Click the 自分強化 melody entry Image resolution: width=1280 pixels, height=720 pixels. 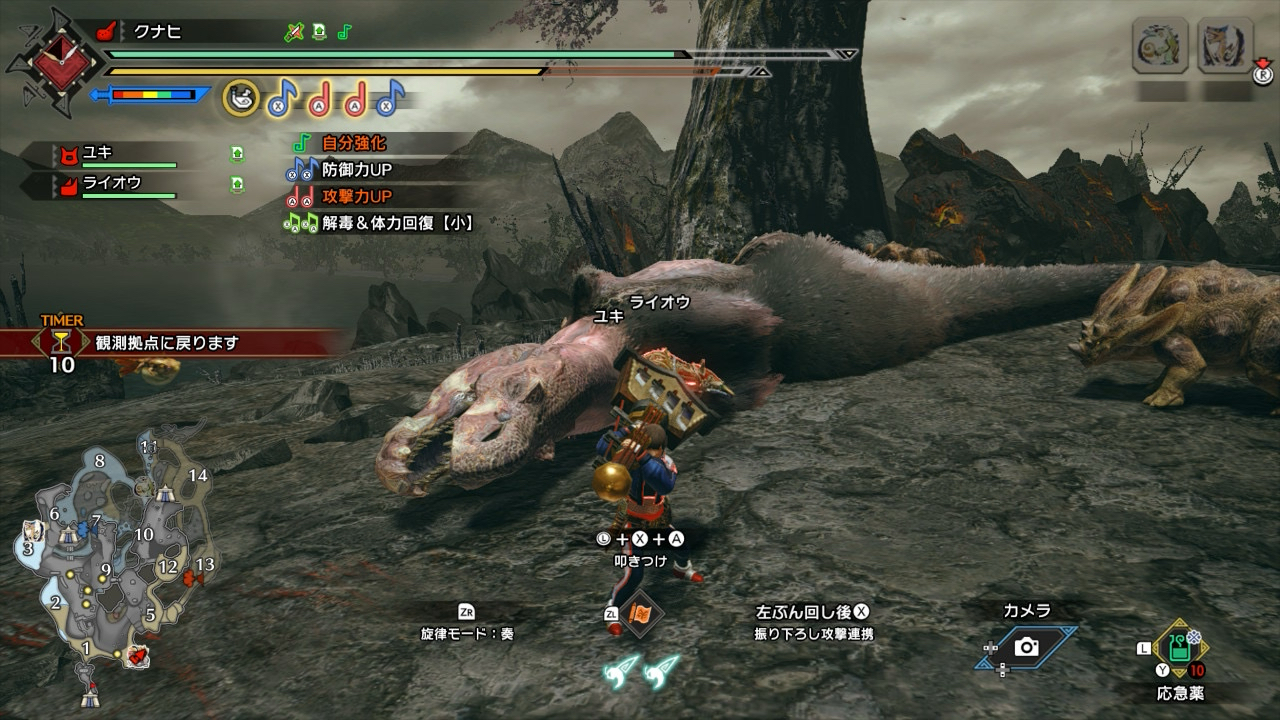click(x=352, y=144)
